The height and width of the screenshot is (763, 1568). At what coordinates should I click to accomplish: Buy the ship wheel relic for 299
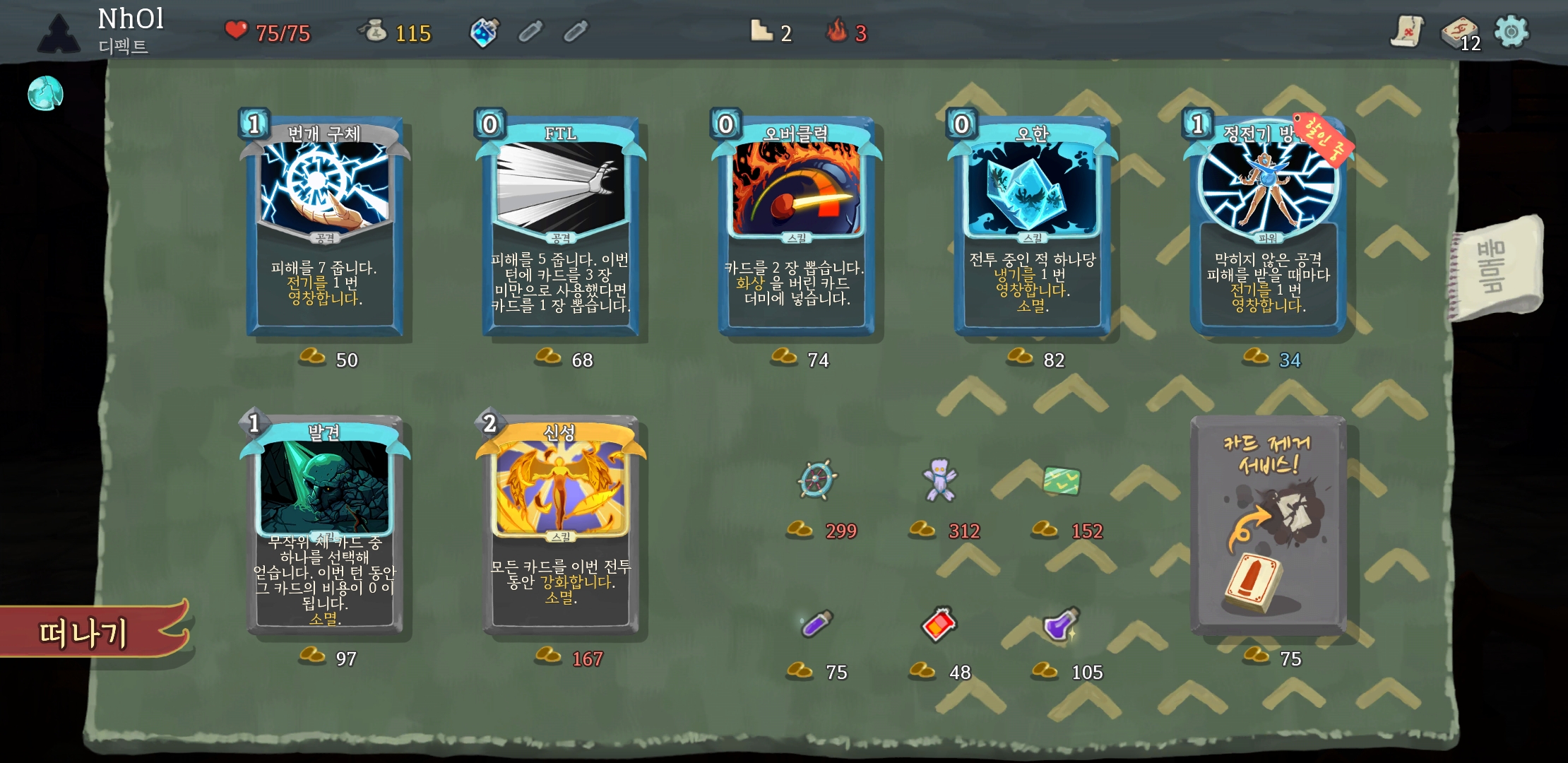[817, 480]
